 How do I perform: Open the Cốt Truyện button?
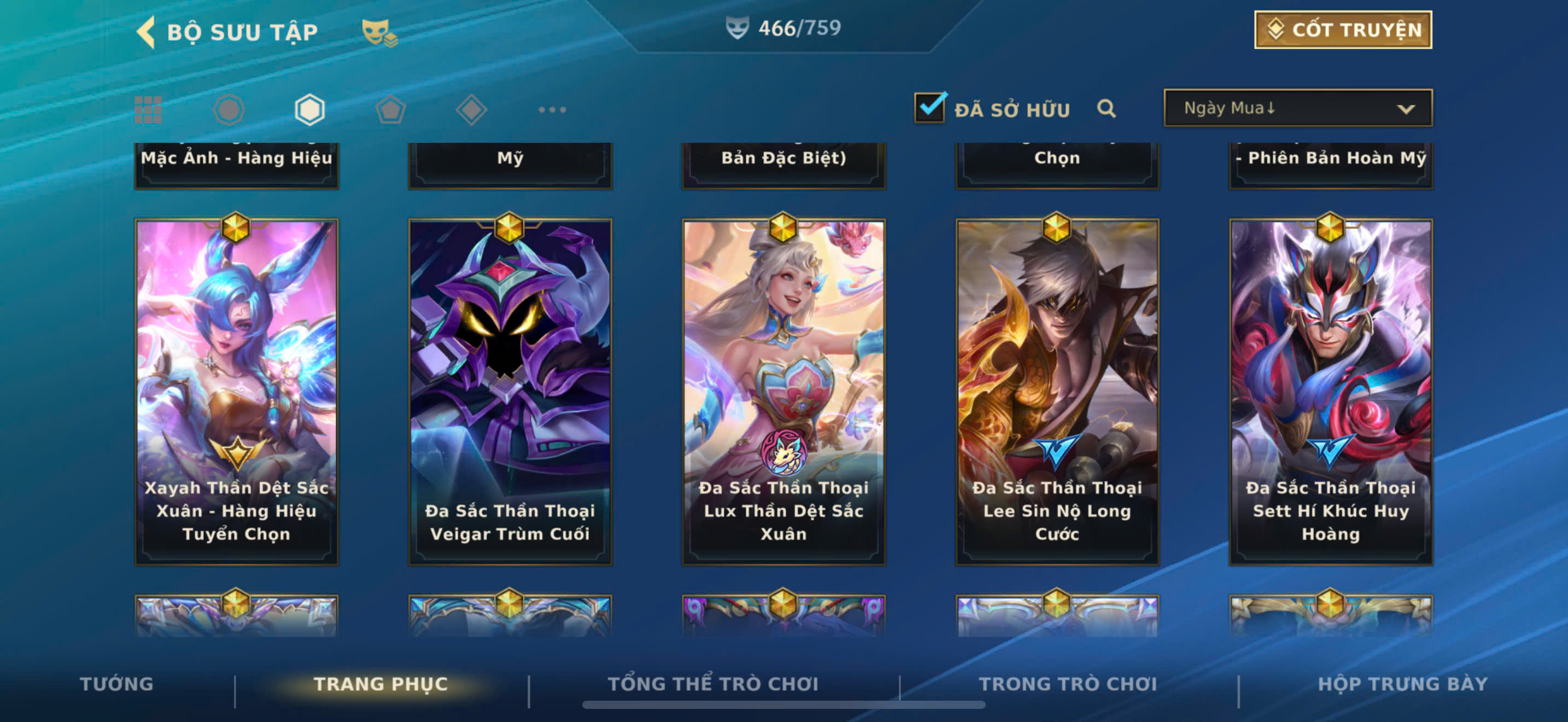(x=1342, y=30)
